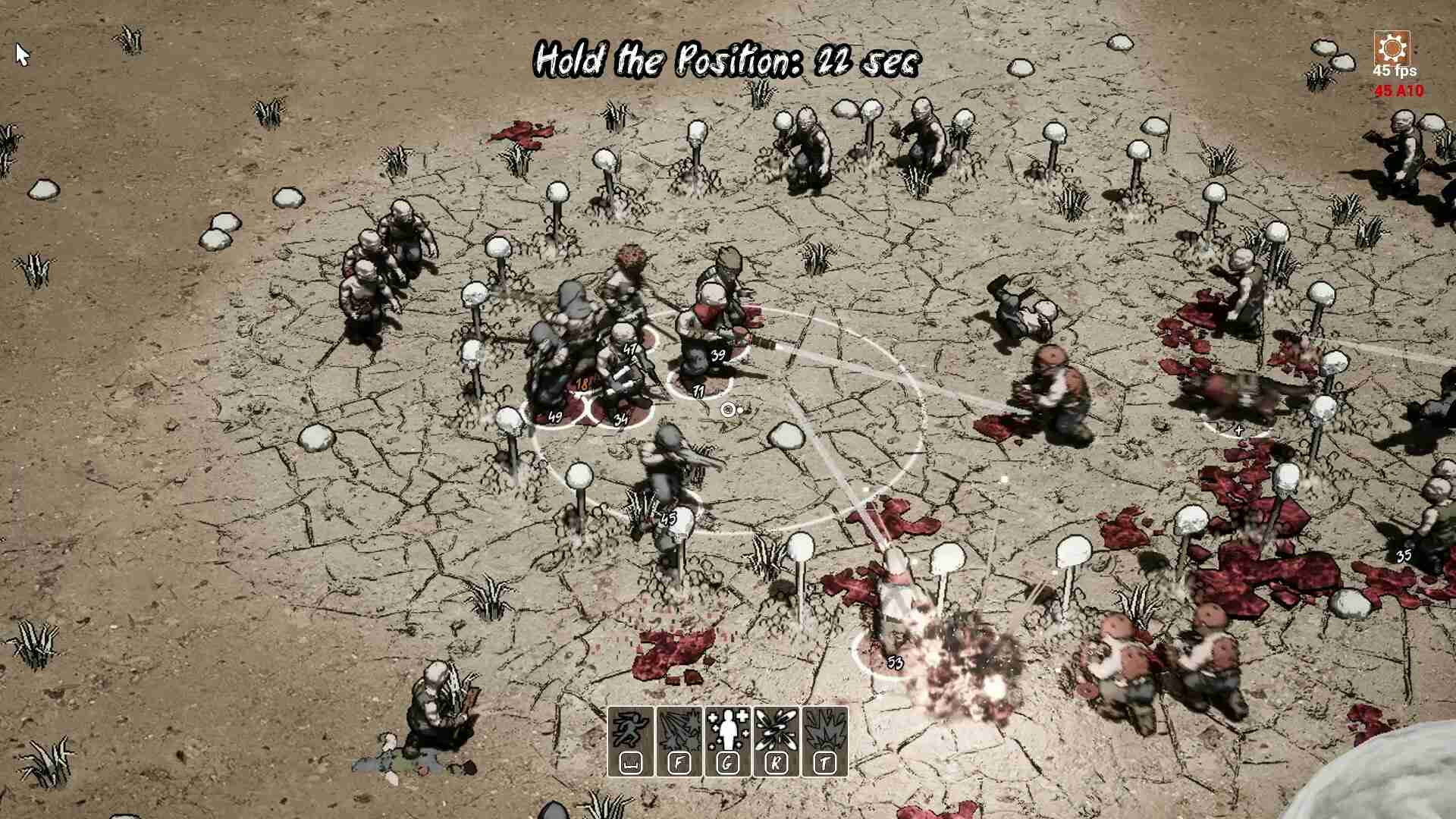Open settings via the gear icon
1456x819 pixels.
[1392, 49]
